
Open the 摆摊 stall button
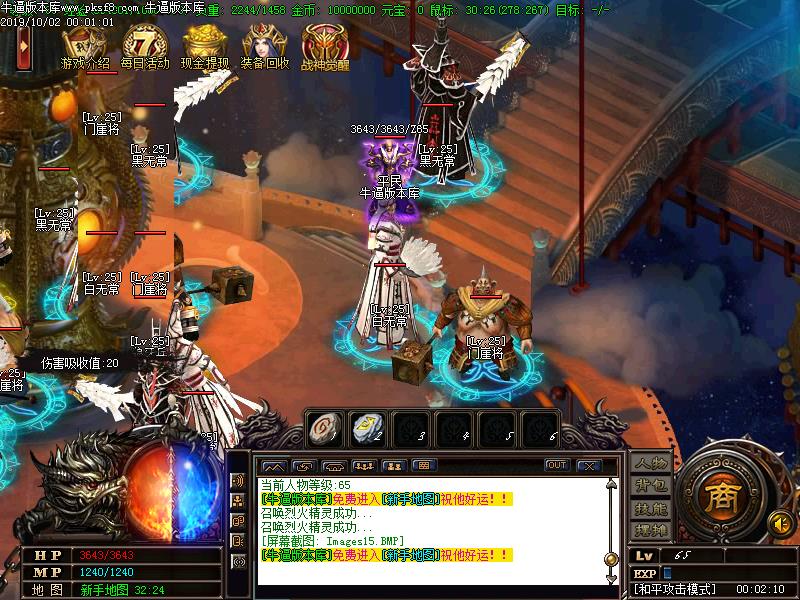pyautogui.click(x=650, y=529)
